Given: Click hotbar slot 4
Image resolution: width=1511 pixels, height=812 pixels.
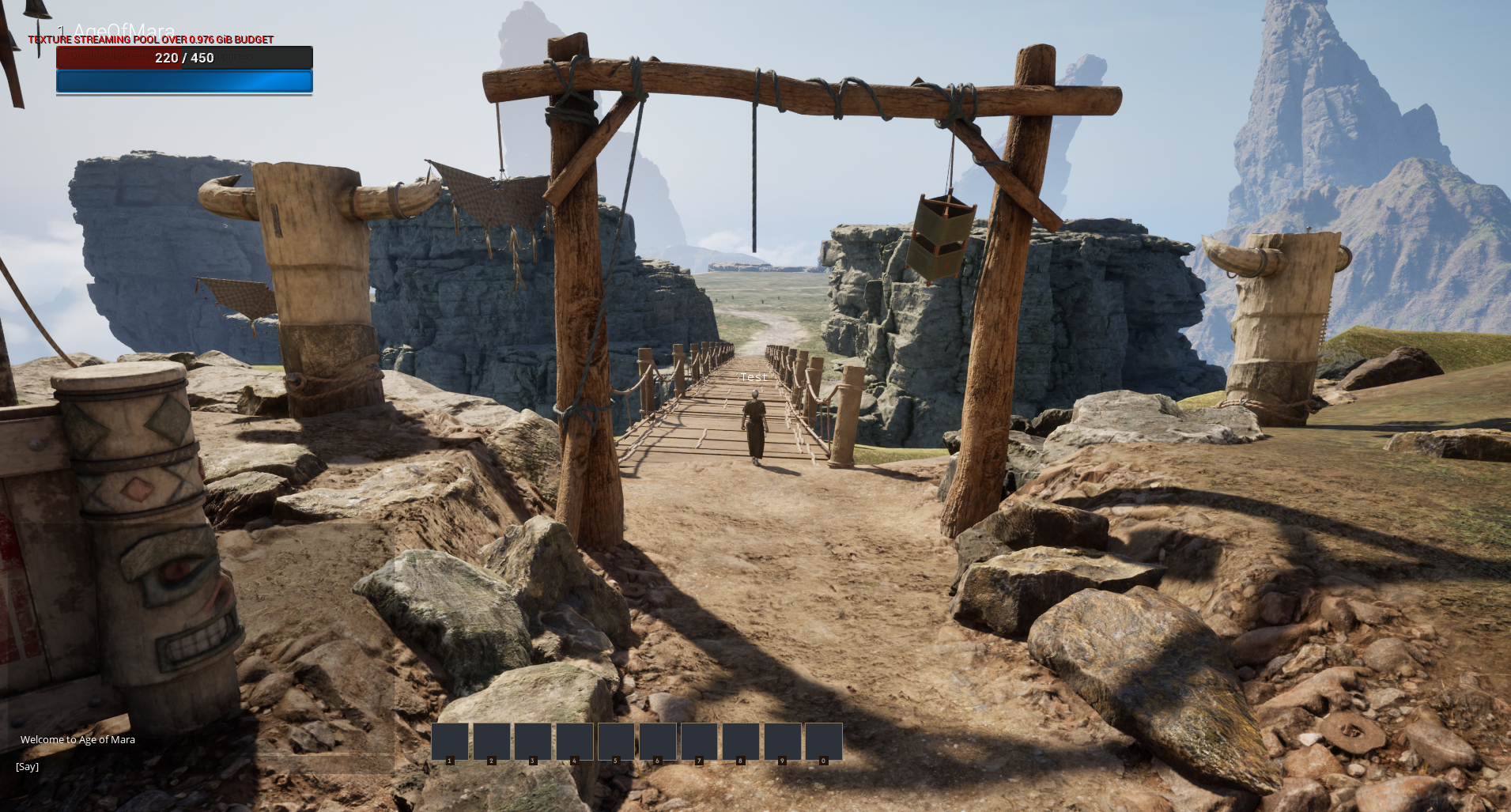Looking at the screenshot, I should 782,741.
